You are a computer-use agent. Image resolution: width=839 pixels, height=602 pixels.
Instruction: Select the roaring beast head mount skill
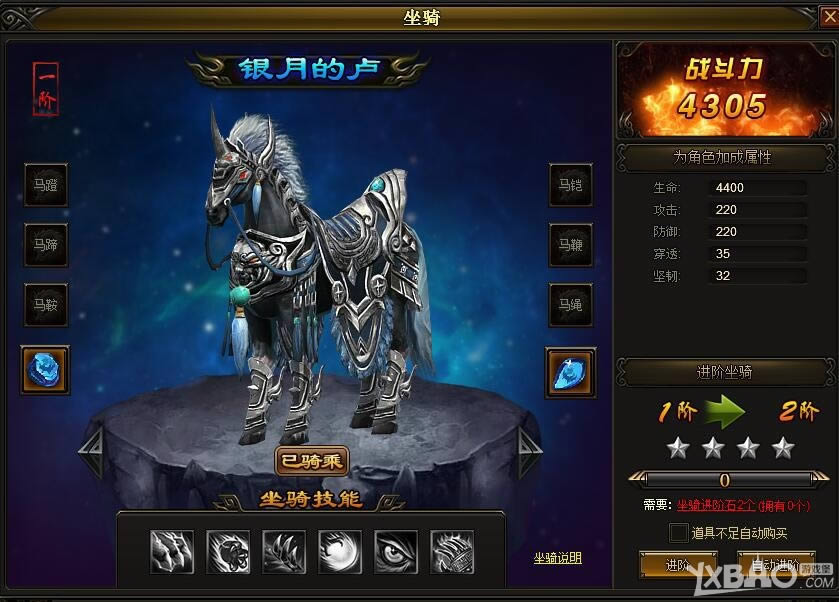point(228,551)
